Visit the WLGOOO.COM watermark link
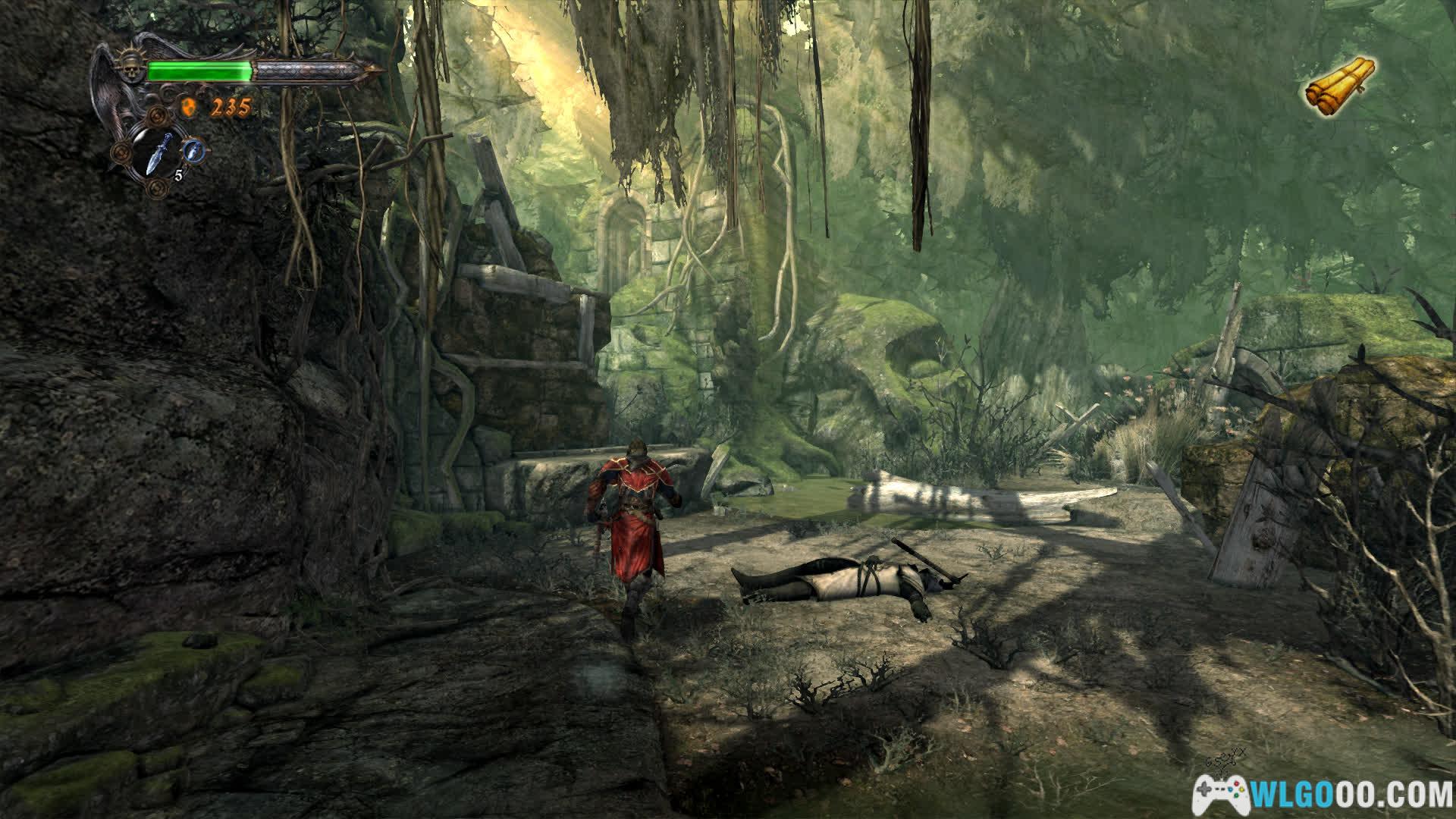Viewport: 1456px width, 819px height. 1322,793
